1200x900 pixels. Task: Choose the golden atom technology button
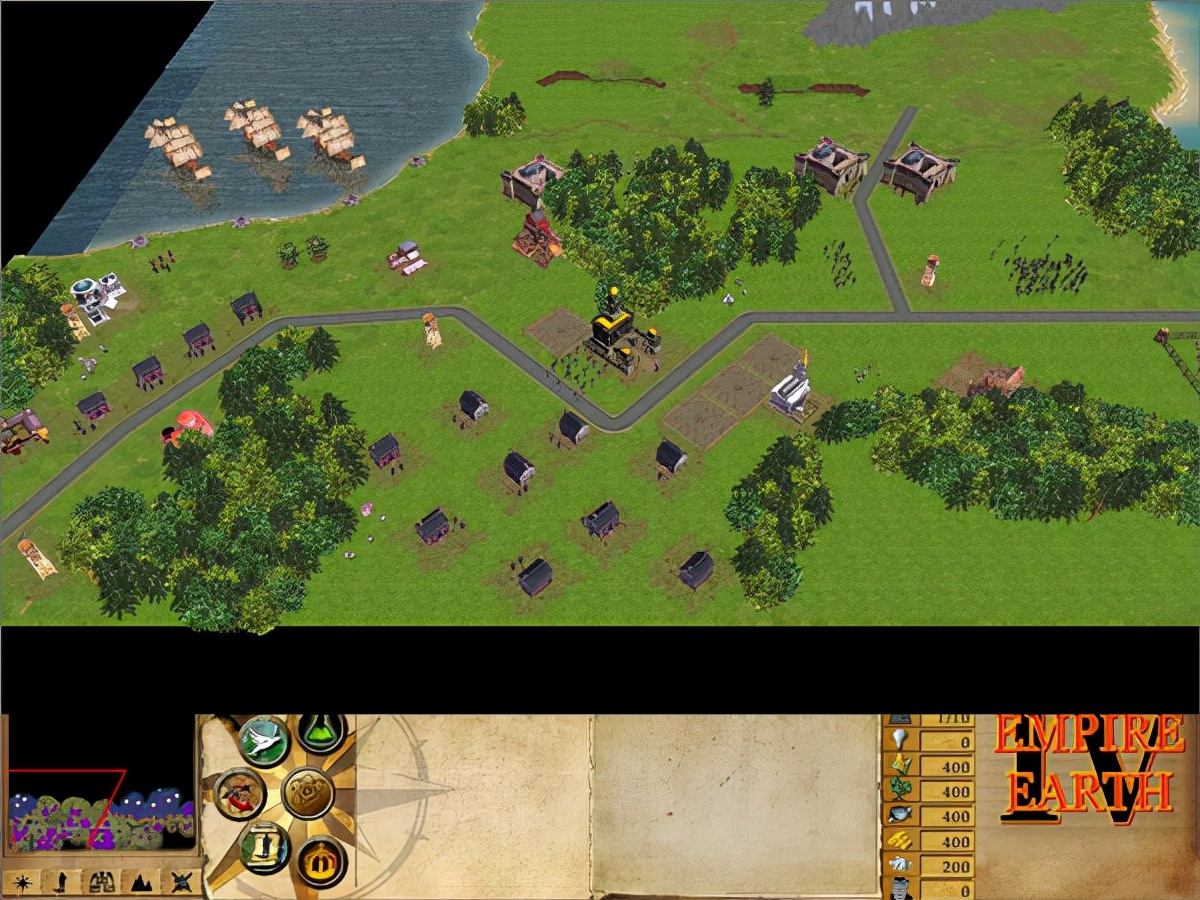[307, 793]
